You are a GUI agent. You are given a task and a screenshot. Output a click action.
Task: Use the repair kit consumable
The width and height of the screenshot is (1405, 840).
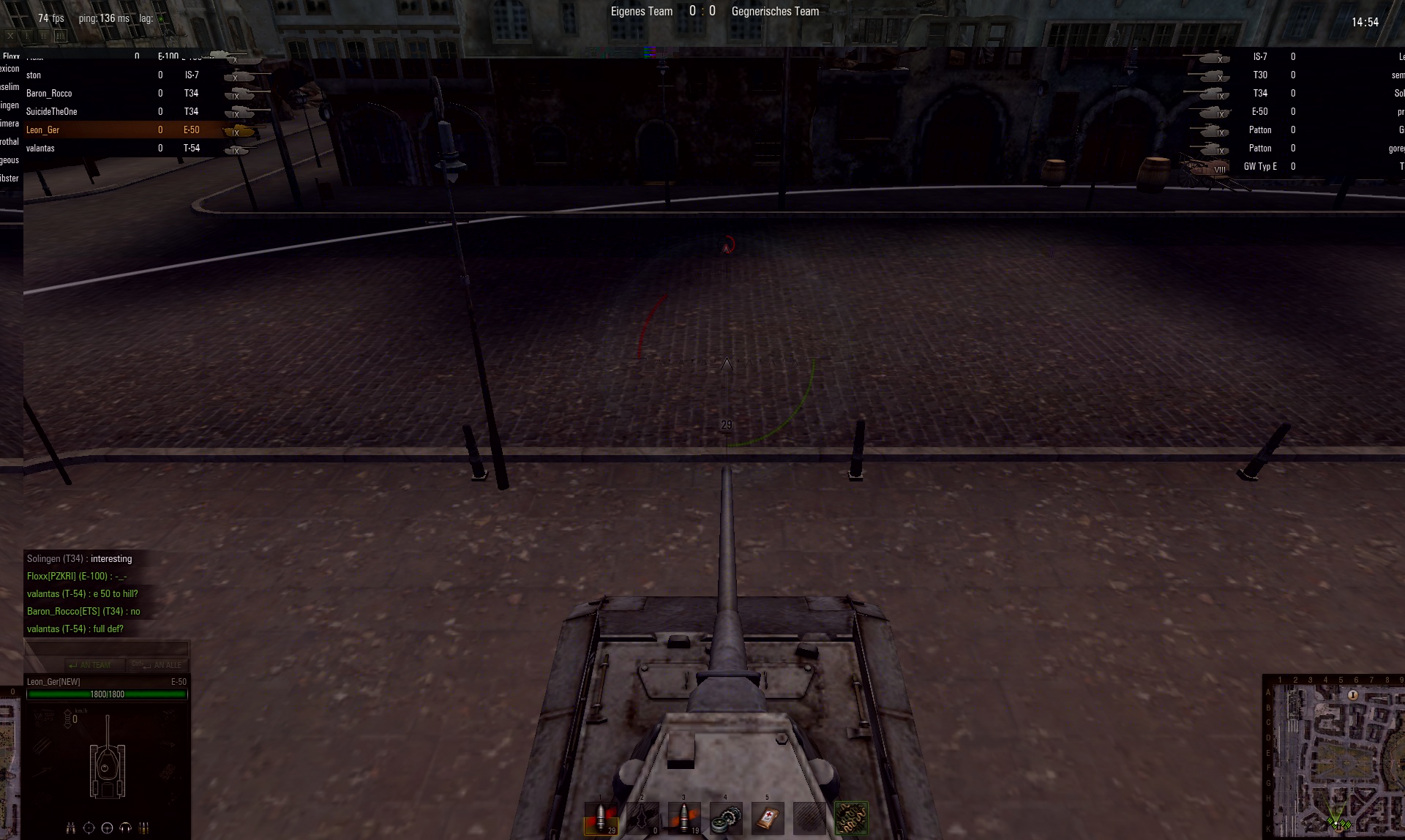[x=726, y=817]
